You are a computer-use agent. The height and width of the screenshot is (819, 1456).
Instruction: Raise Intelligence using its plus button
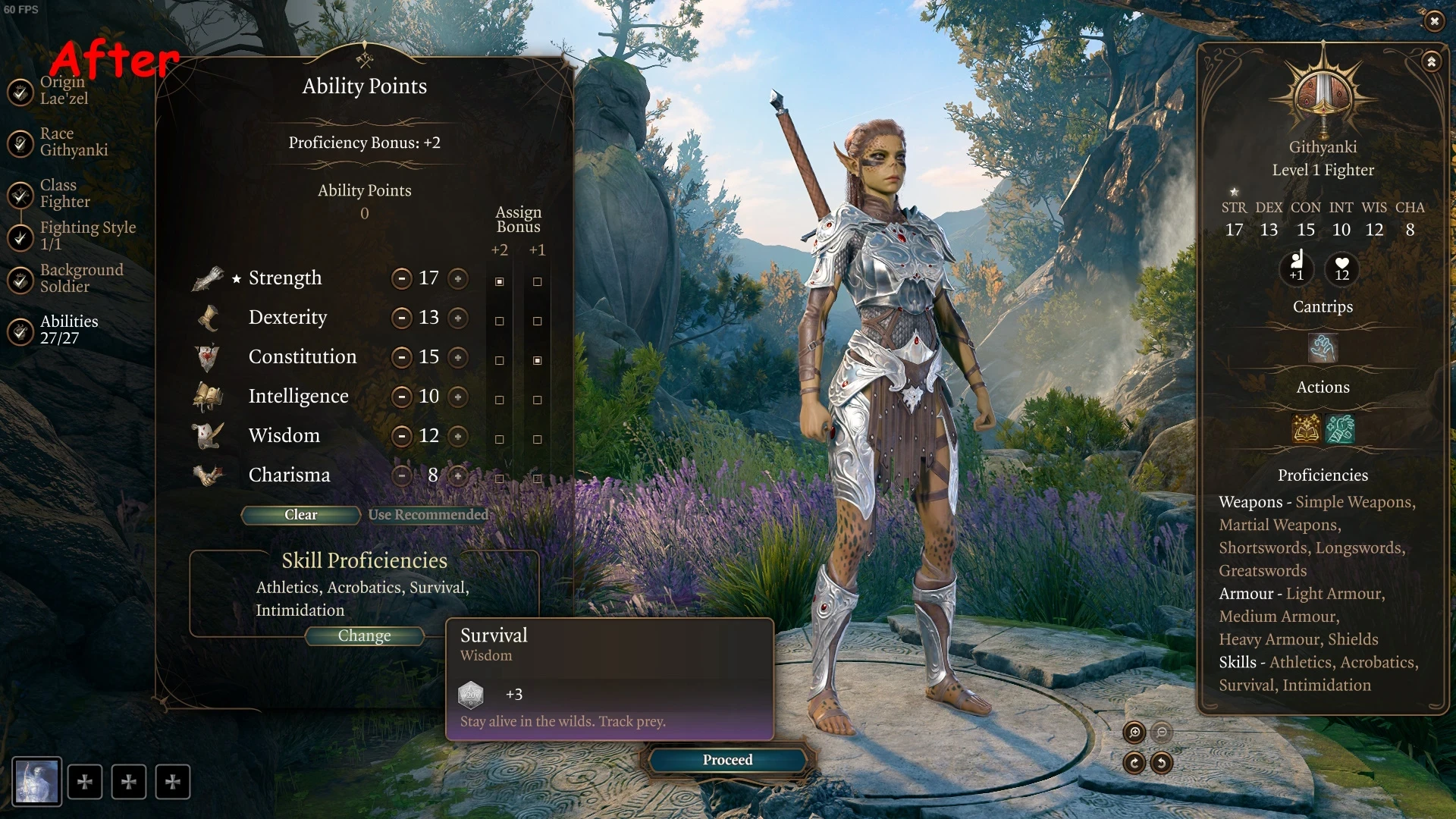coord(458,397)
